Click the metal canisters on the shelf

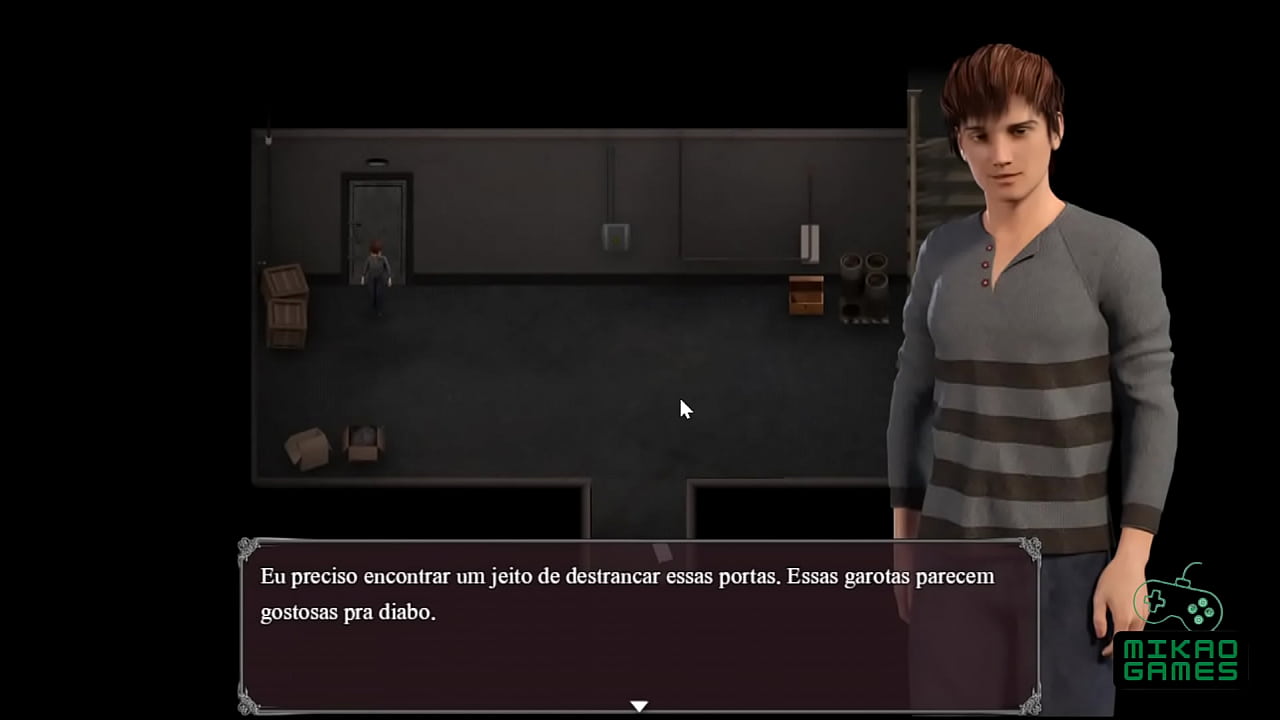pyautogui.click(x=864, y=273)
